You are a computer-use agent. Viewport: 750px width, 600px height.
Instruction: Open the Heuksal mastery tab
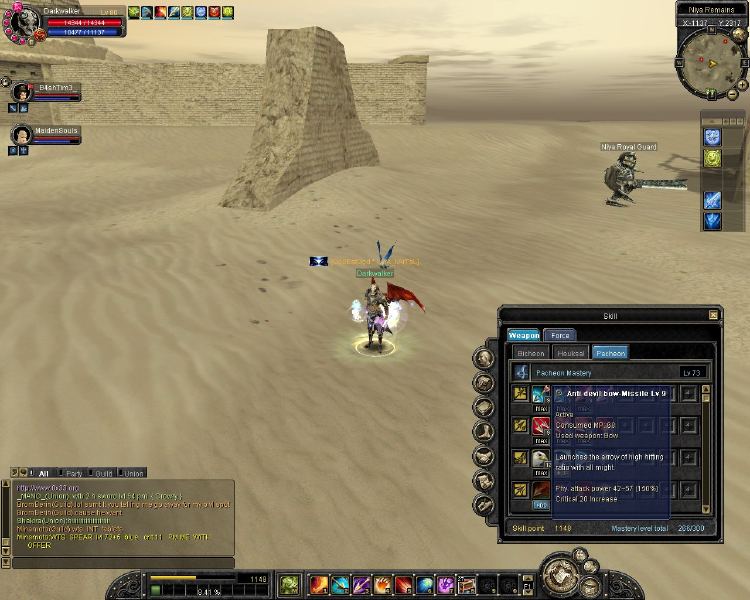[570, 353]
